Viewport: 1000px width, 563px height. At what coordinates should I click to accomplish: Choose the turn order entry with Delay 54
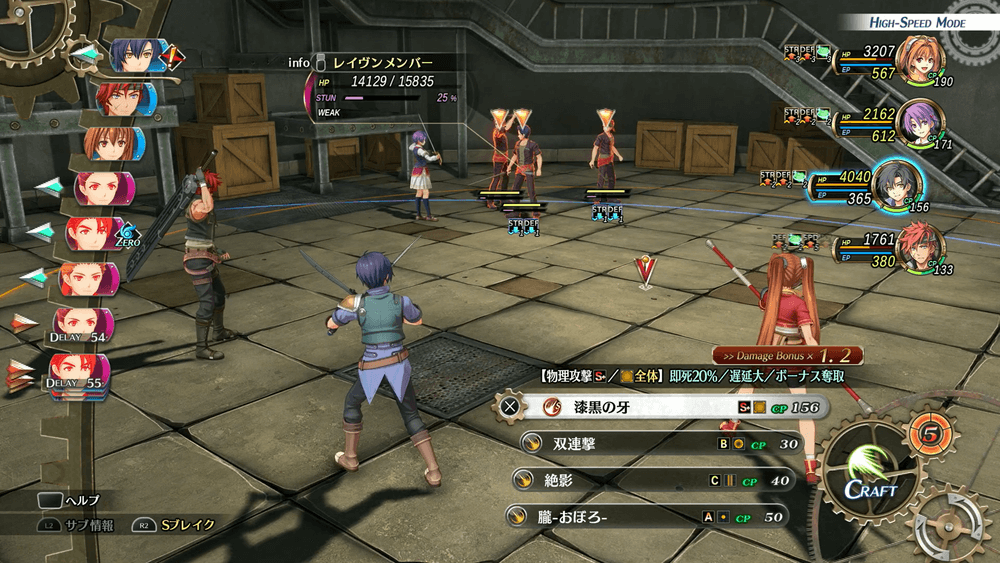click(80, 326)
